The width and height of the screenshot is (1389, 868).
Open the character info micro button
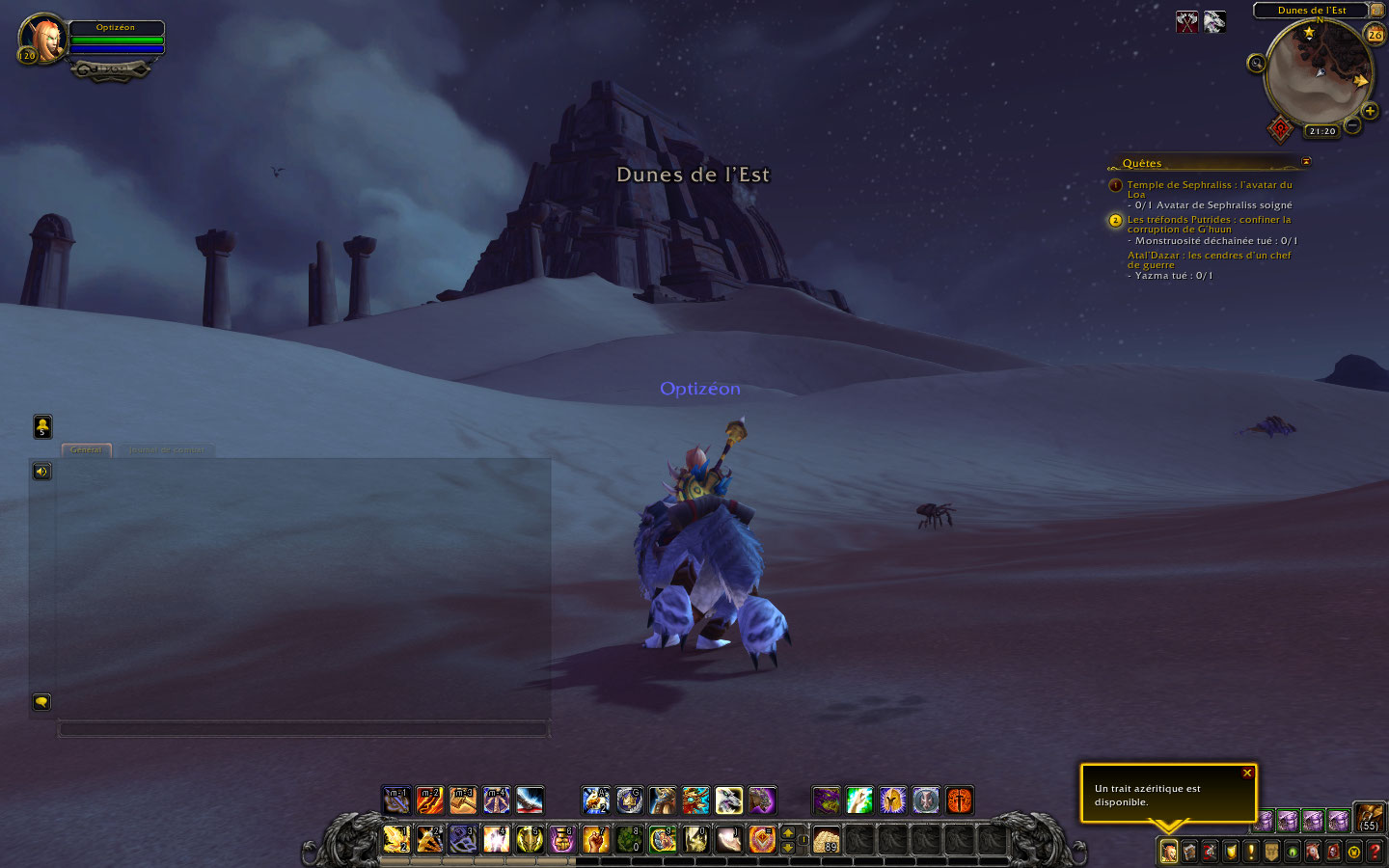click(x=1168, y=852)
